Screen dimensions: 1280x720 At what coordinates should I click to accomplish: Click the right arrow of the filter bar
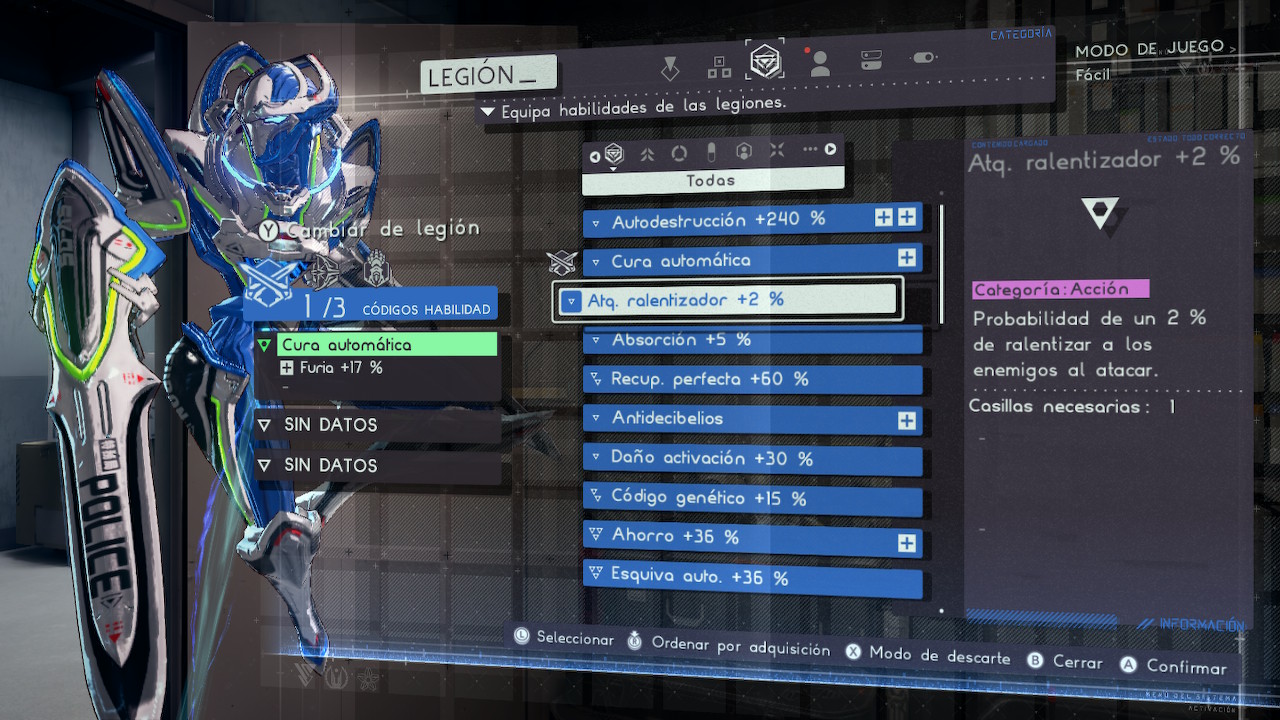[x=830, y=150]
